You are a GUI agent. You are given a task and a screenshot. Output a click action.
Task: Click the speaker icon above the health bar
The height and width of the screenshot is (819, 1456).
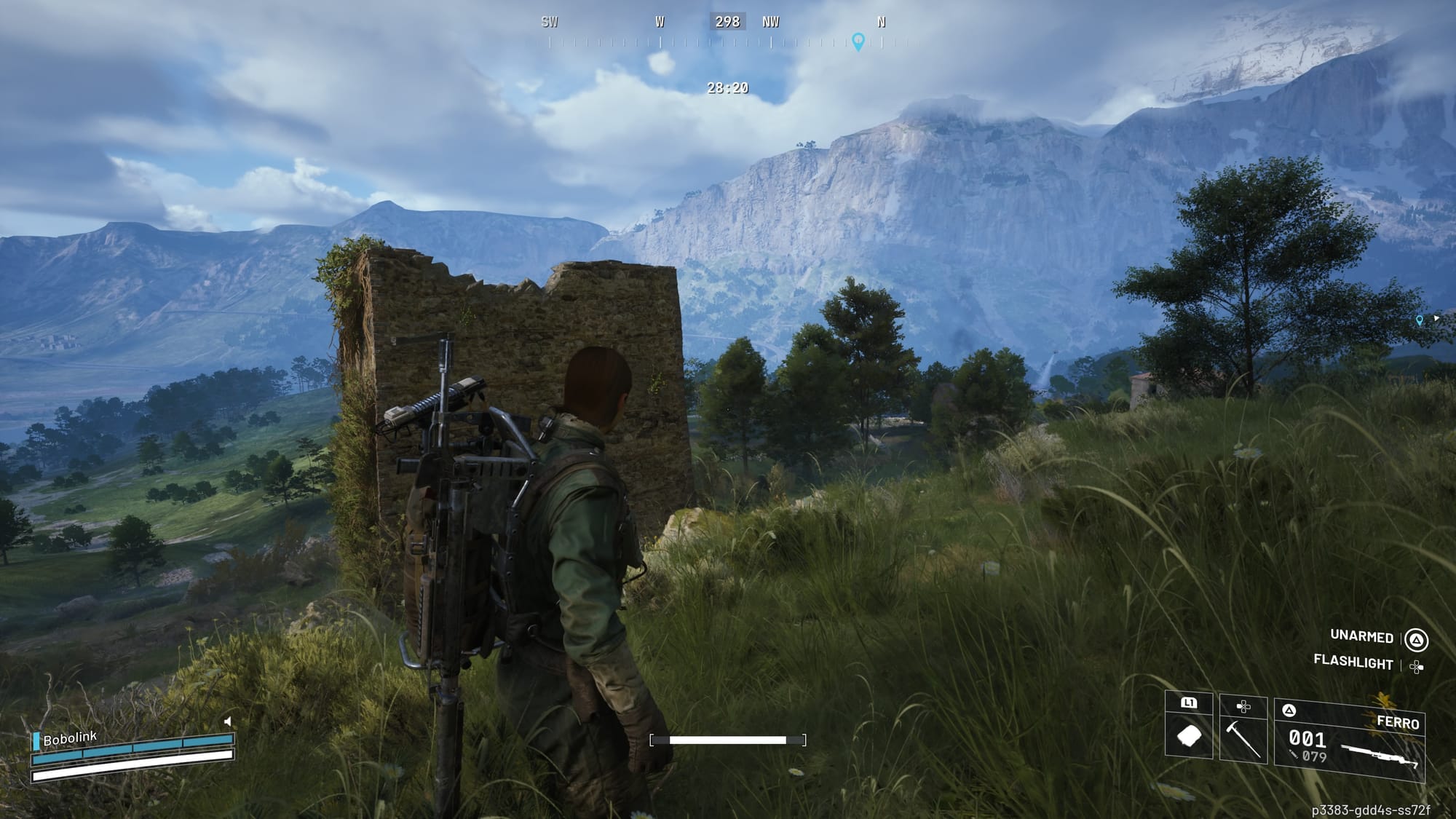(228, 721)
